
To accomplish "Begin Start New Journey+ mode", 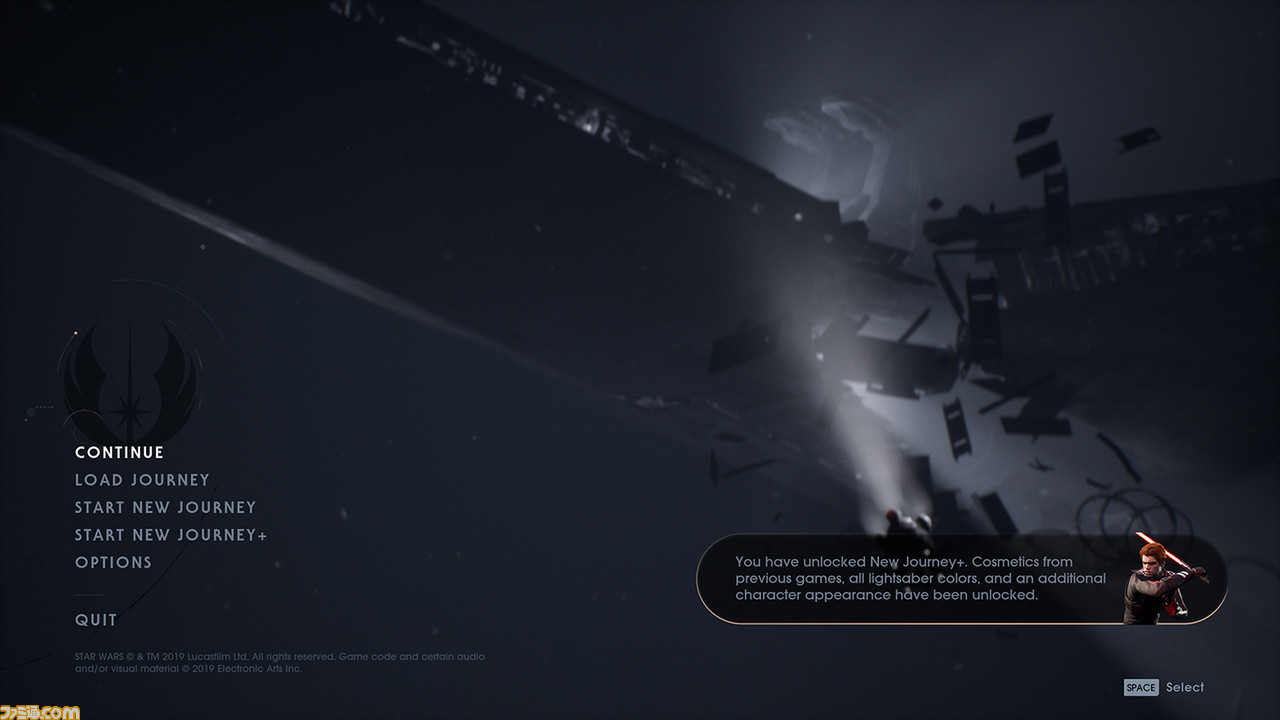I will (x=171, y=535).
